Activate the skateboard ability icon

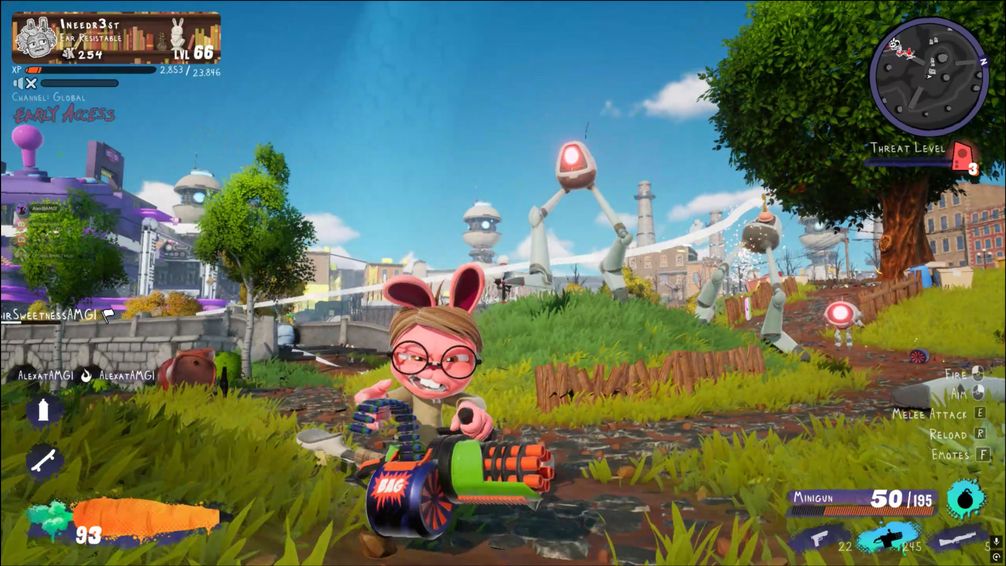coord(44,461)
